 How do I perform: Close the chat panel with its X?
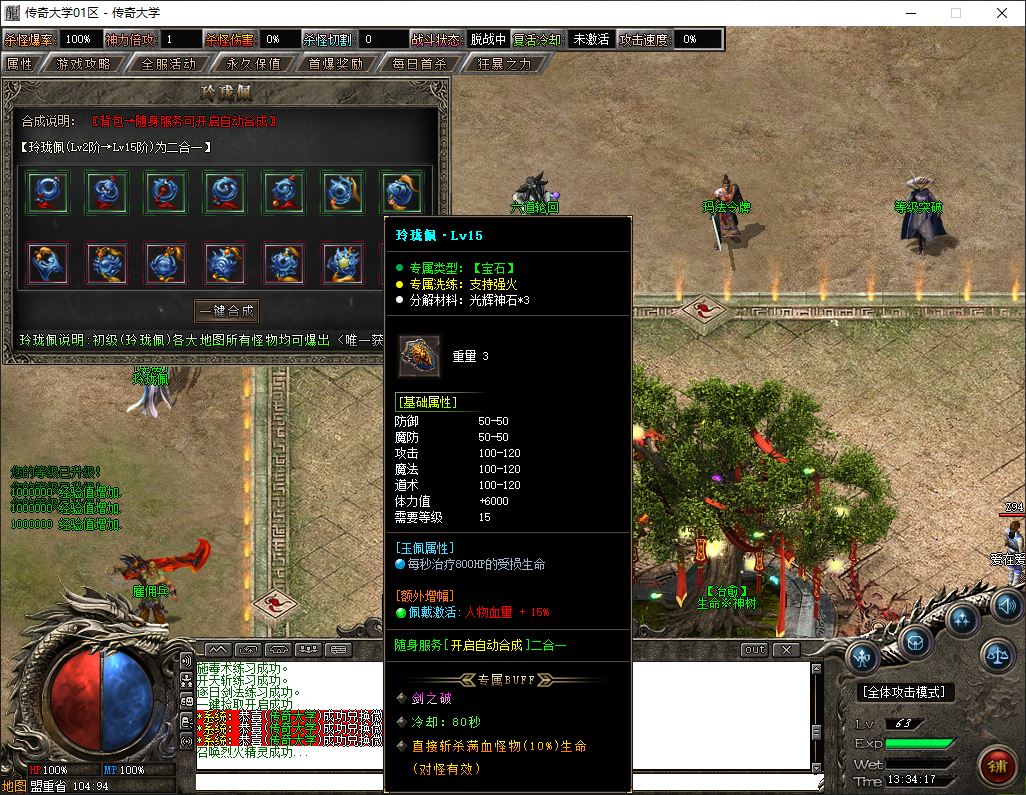(x=787, y=650)
